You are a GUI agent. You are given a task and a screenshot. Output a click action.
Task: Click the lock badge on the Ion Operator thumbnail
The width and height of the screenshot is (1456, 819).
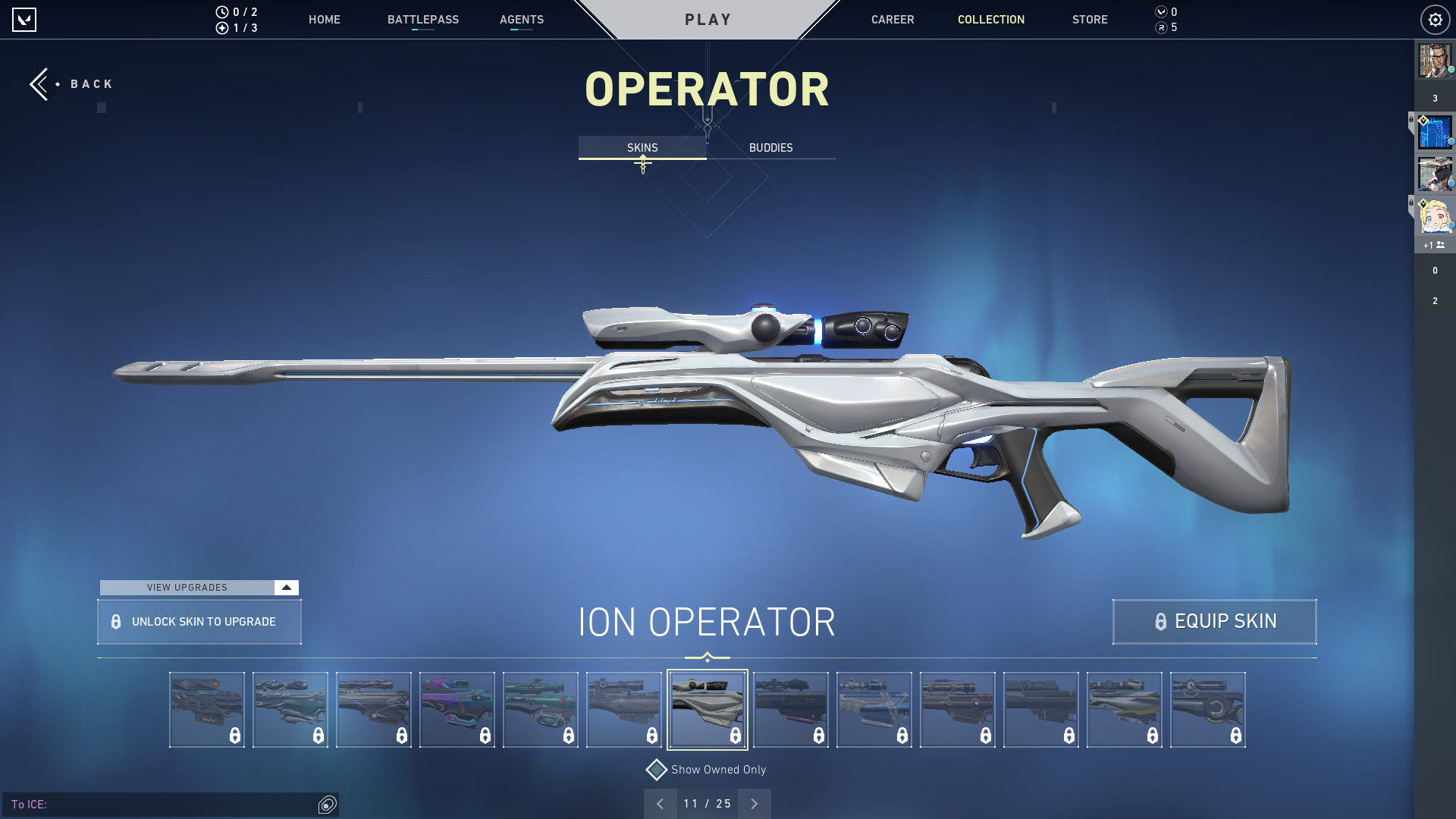click(x=735, y=734)
